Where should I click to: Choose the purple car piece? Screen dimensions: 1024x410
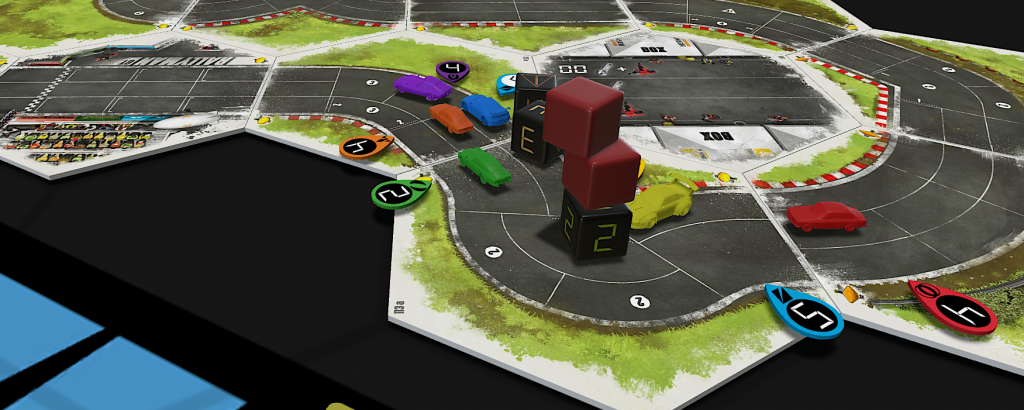[422, 87]
